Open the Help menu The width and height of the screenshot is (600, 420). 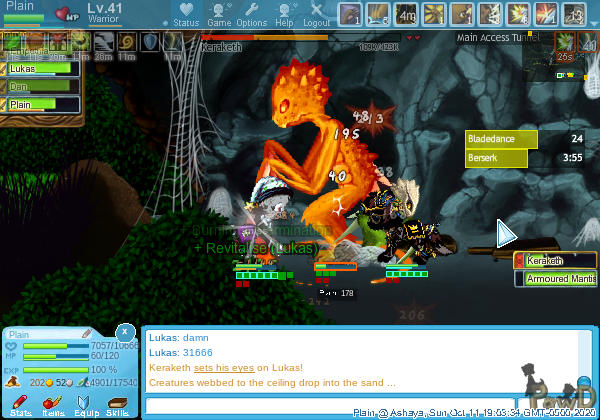(x=284, y=14)
